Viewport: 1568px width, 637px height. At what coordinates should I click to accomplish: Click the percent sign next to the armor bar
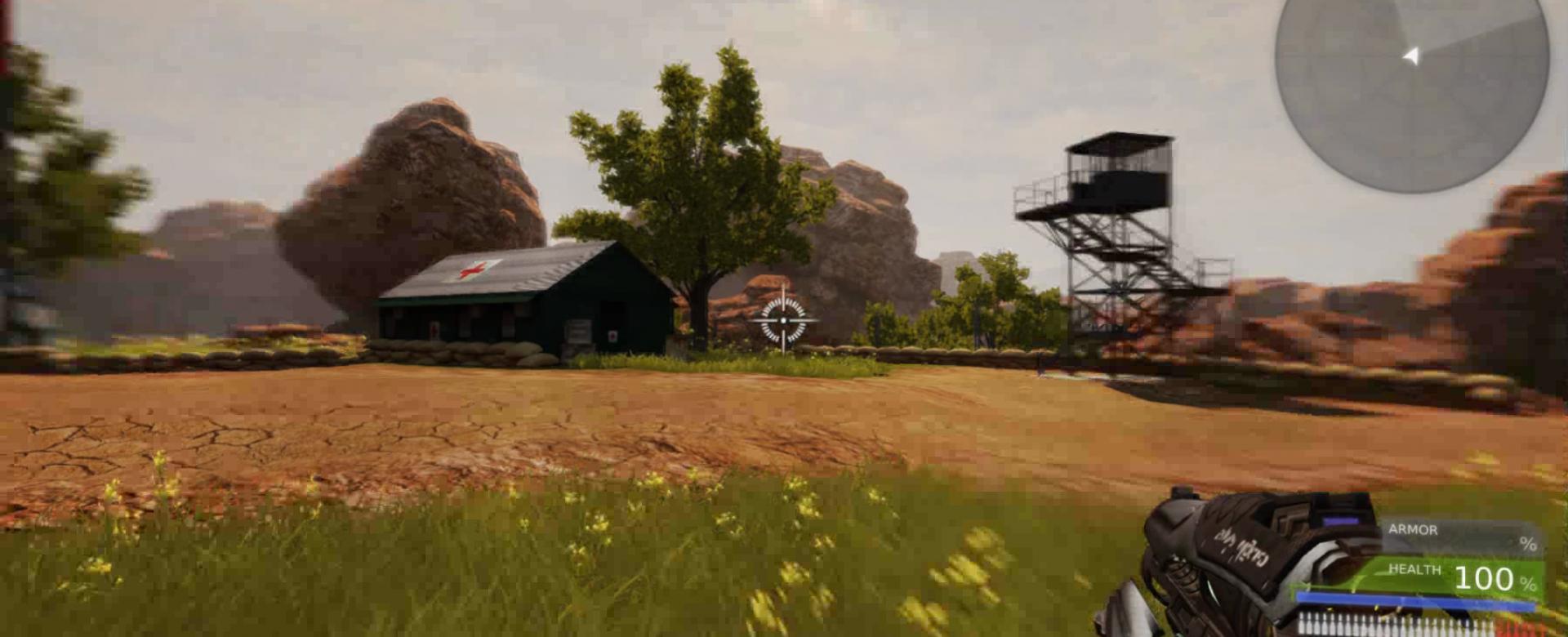pyautogui.click(x=1528, y=543)
